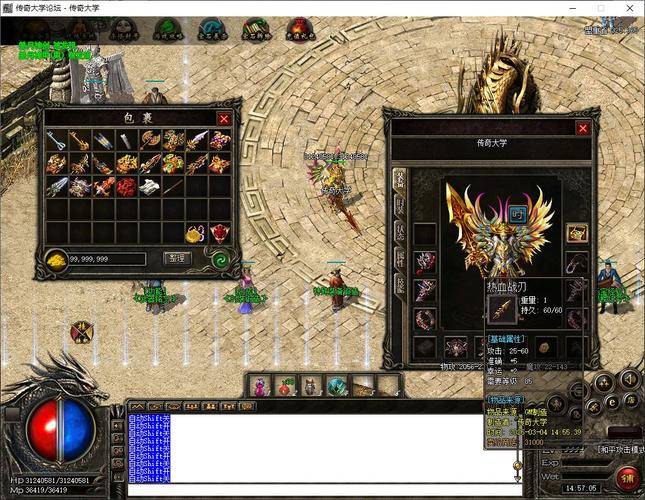Click in the chat input field

[320, 489]
